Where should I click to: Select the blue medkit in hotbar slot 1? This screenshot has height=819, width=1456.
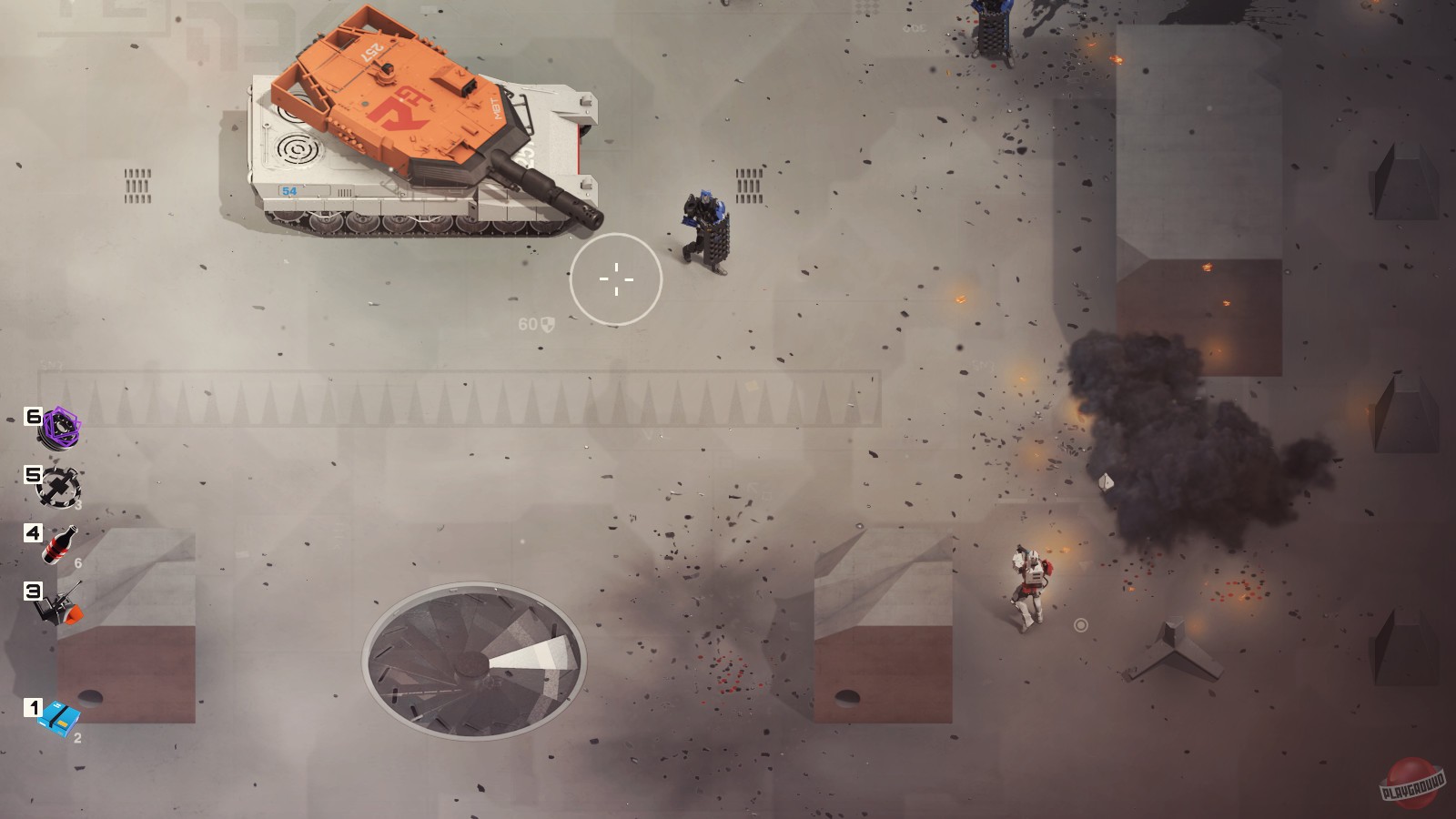(x=58, y=715)
